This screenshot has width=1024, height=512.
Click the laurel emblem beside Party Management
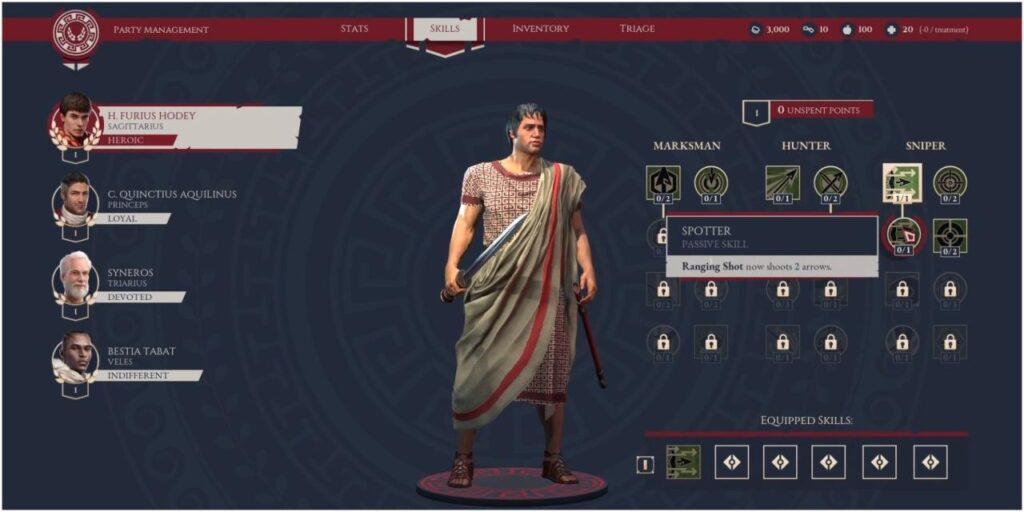pos(74,31)
